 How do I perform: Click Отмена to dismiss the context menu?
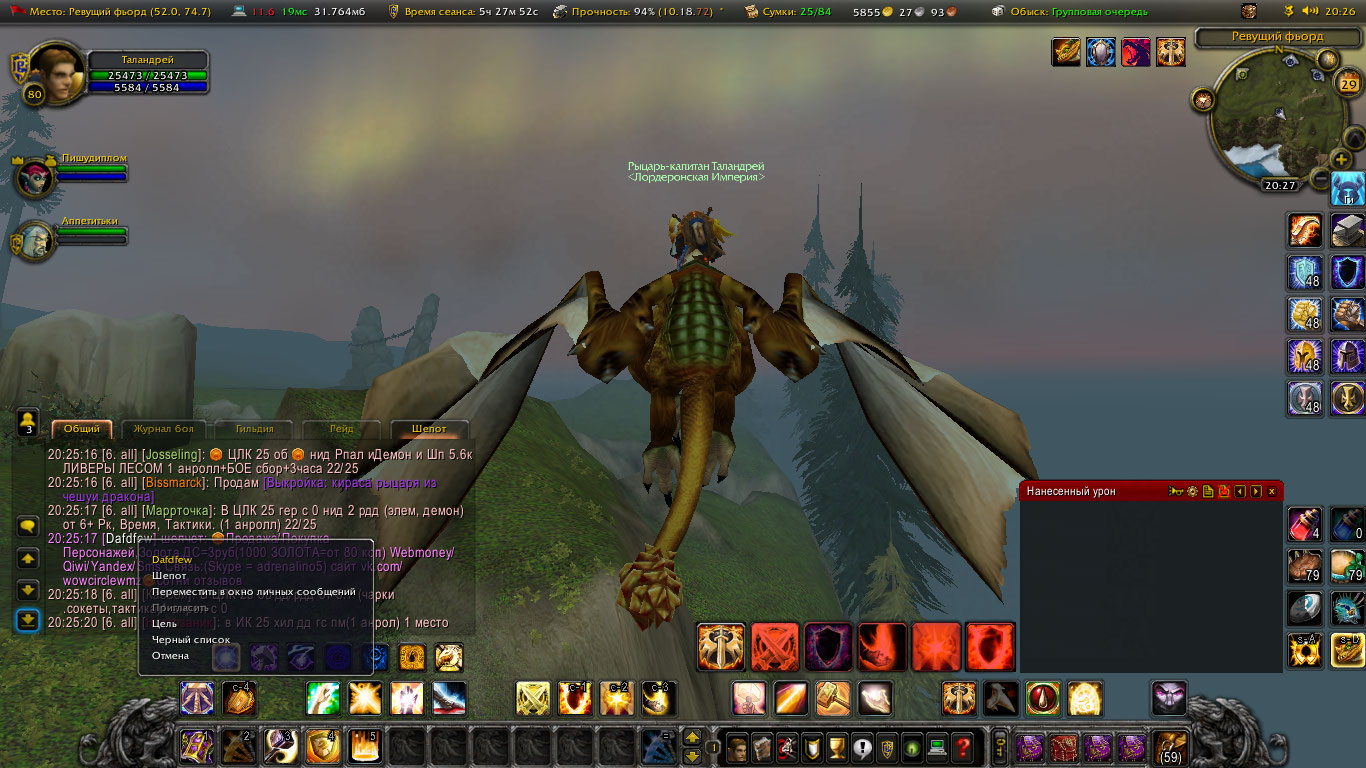pos(170,656)
